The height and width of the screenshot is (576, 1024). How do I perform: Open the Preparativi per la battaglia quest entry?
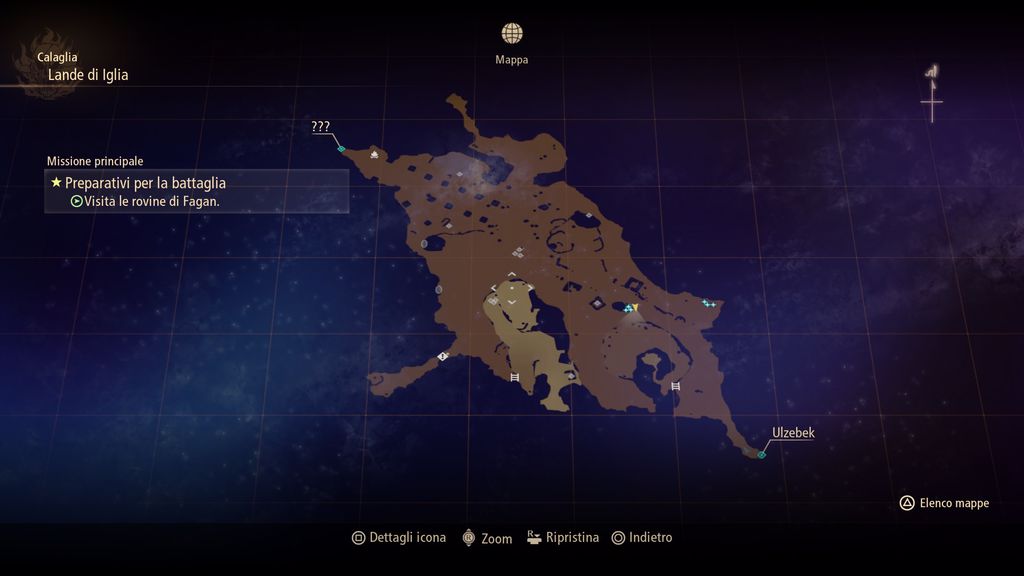point(145,183)
